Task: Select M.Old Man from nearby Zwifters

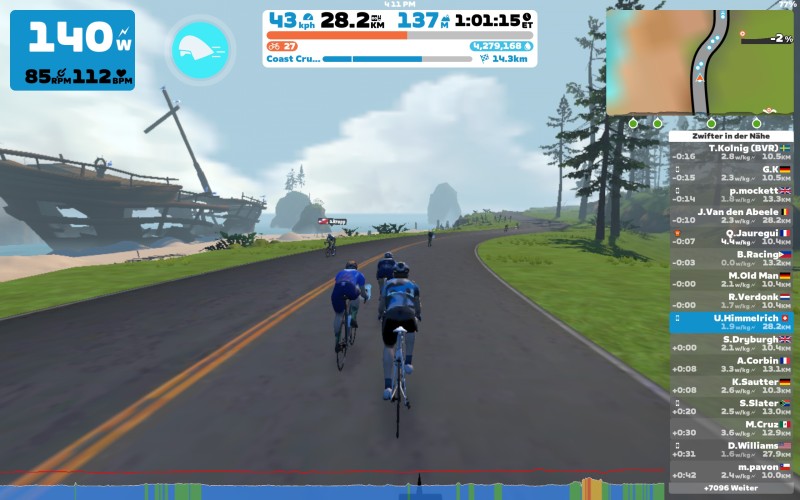Action: click(731, 280)
